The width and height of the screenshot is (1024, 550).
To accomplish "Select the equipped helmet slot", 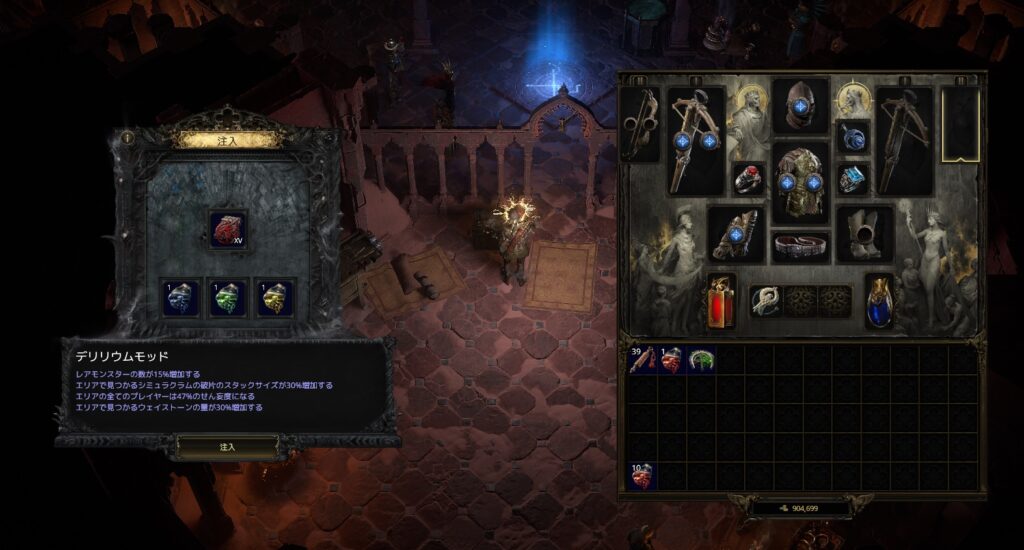I will 800,105.
